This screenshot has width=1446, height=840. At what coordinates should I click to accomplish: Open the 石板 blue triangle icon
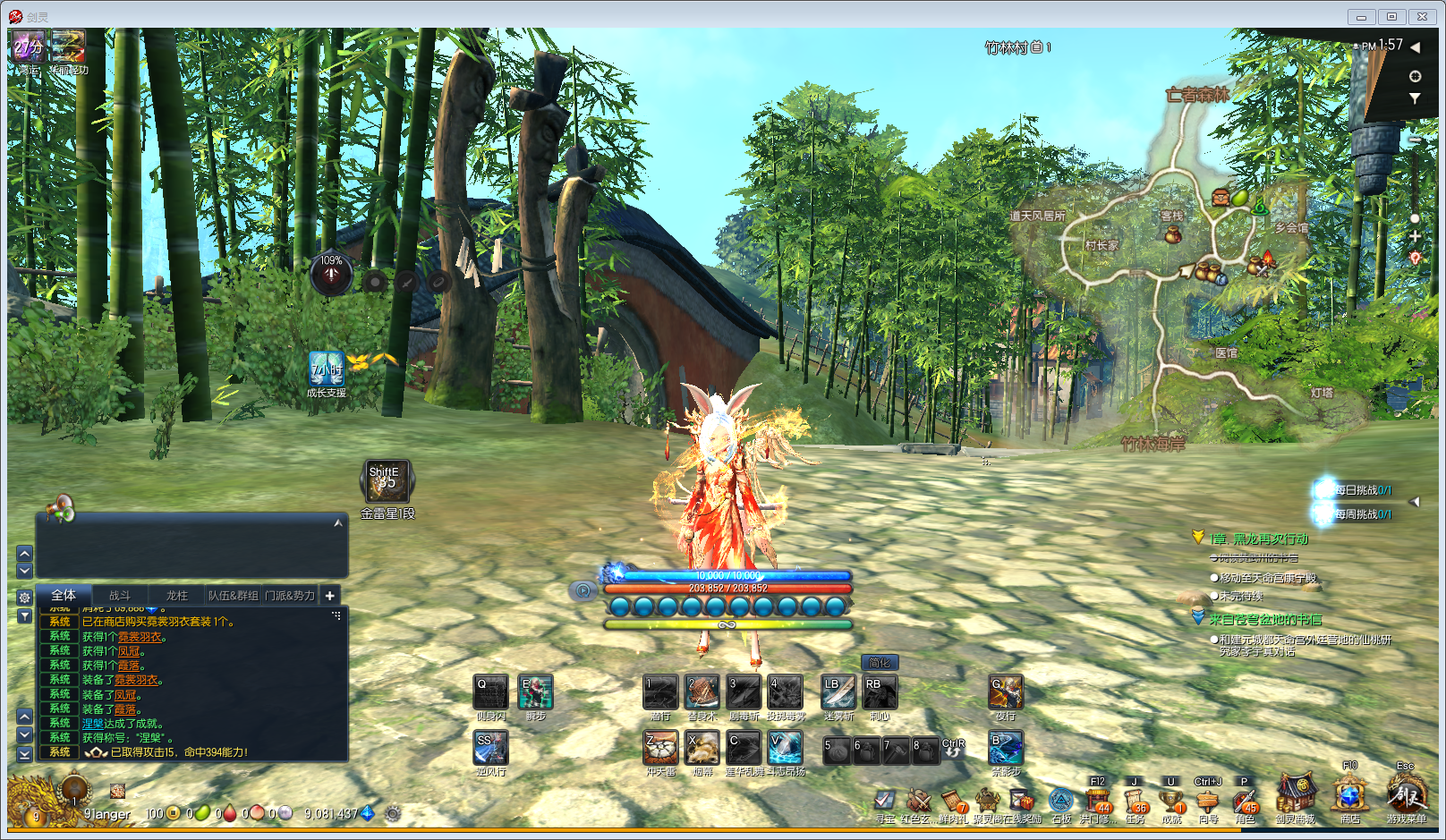(x=1061, y=802)
